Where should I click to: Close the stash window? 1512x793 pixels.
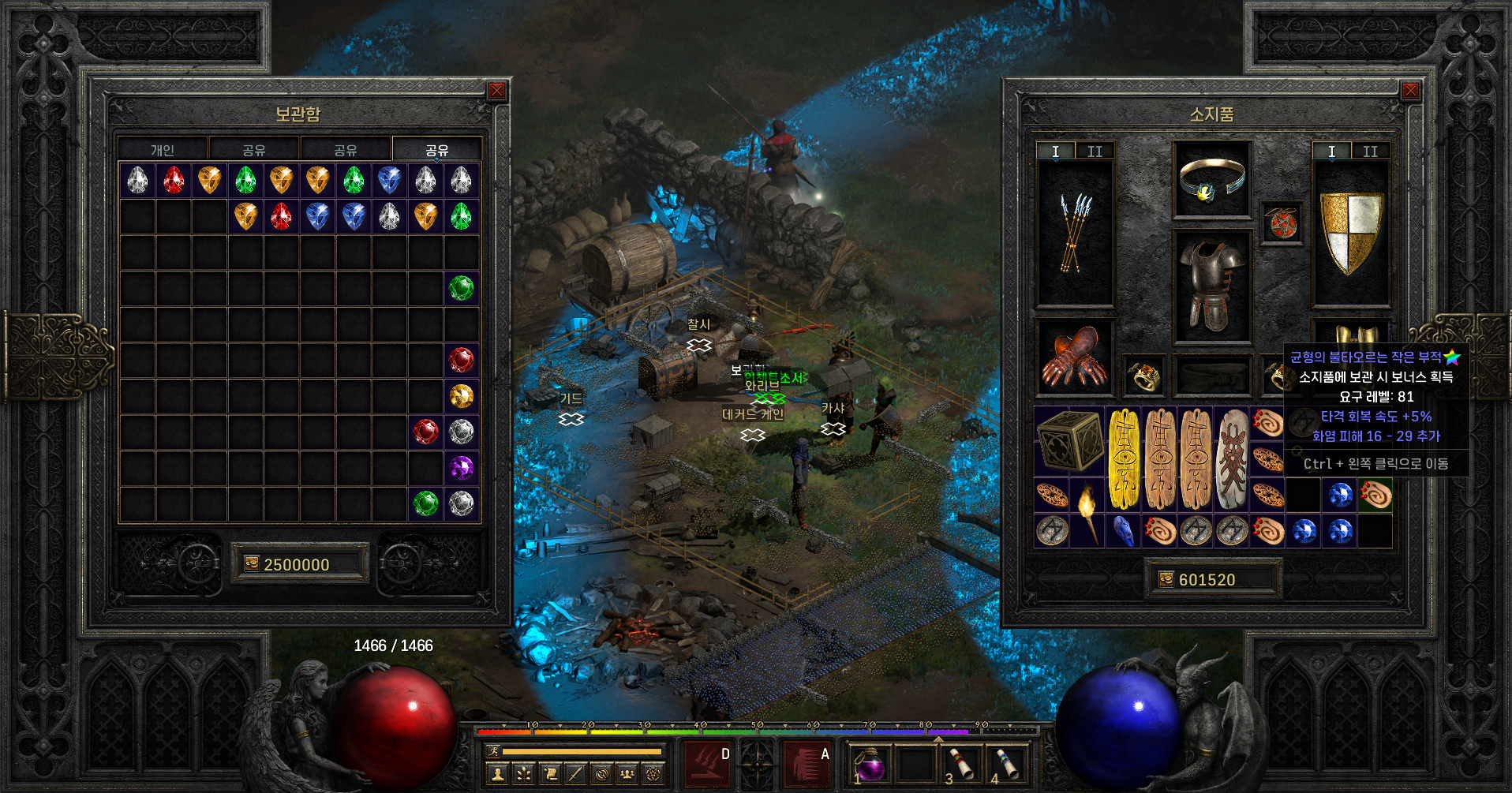click(496, 91)
